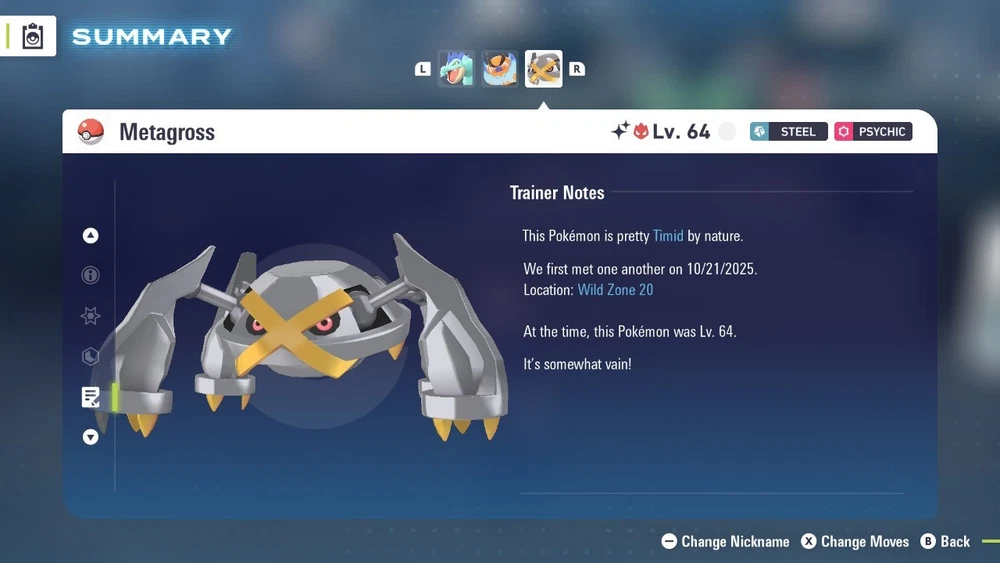The width and height of the screenshot is (1000, 563).
Task: Switch to the orange masked Pokémon portrait
Action: 500,69
